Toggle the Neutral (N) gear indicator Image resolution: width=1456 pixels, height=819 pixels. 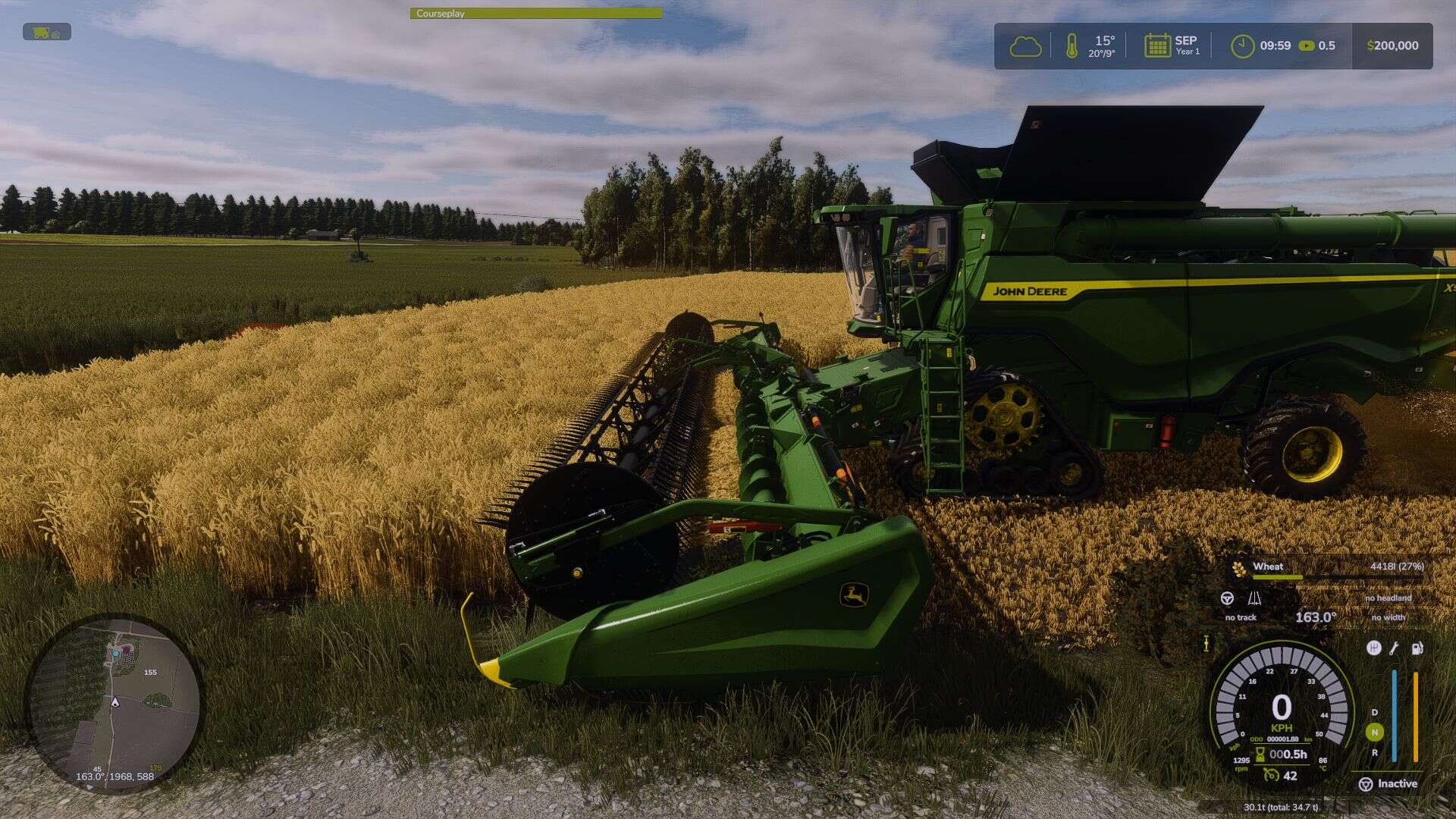[1374, 732]
